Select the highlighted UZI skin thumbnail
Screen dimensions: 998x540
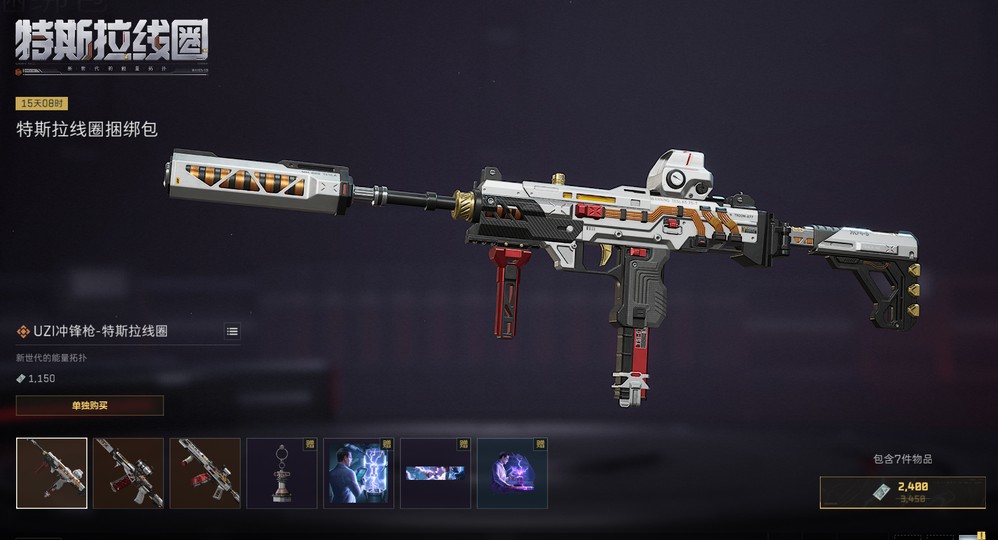(52, 472)
